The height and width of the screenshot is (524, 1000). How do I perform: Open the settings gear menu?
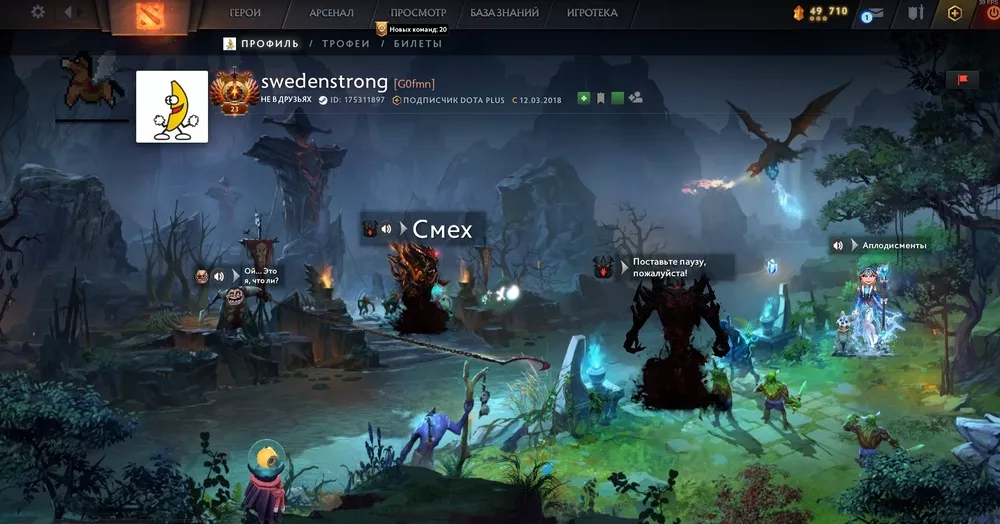(38, 13)
